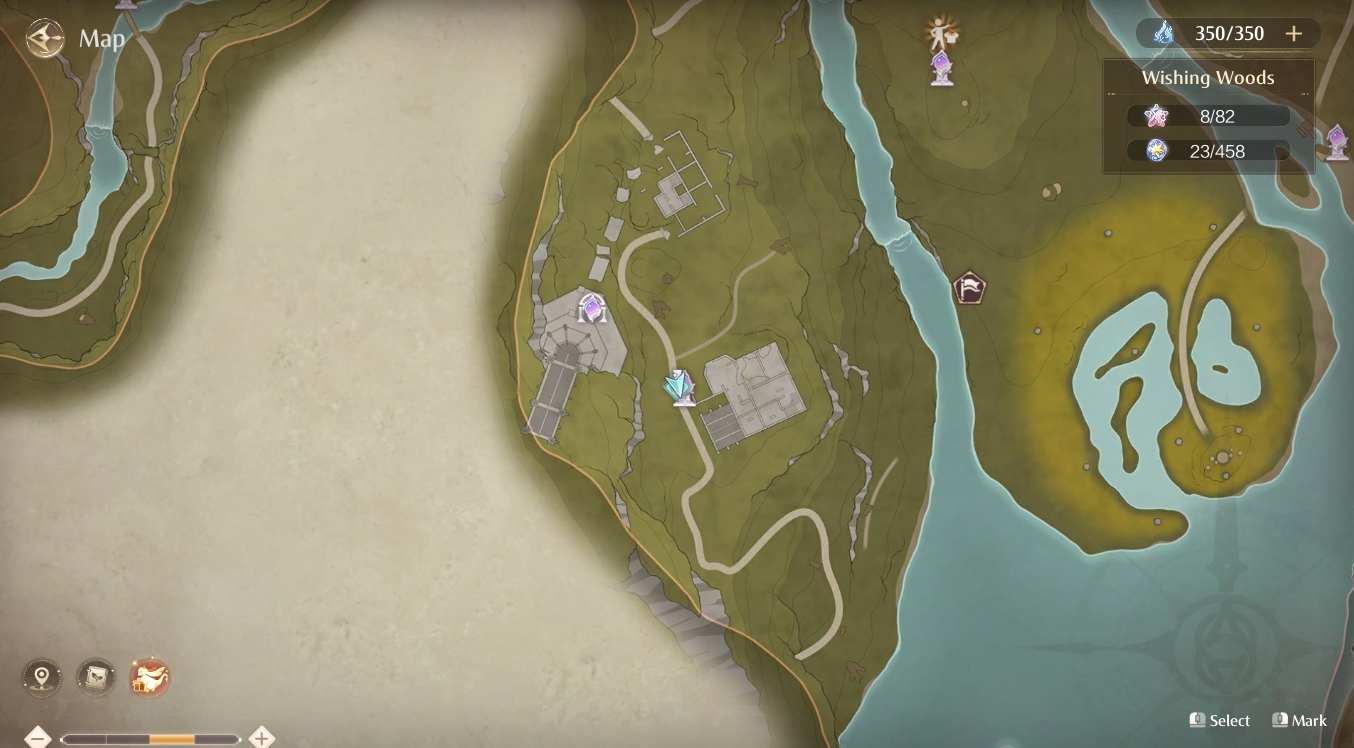Select the Warp Spire marker at map top
The height and width of the screenshot is (748, 1354).
[x=941, y=69]
